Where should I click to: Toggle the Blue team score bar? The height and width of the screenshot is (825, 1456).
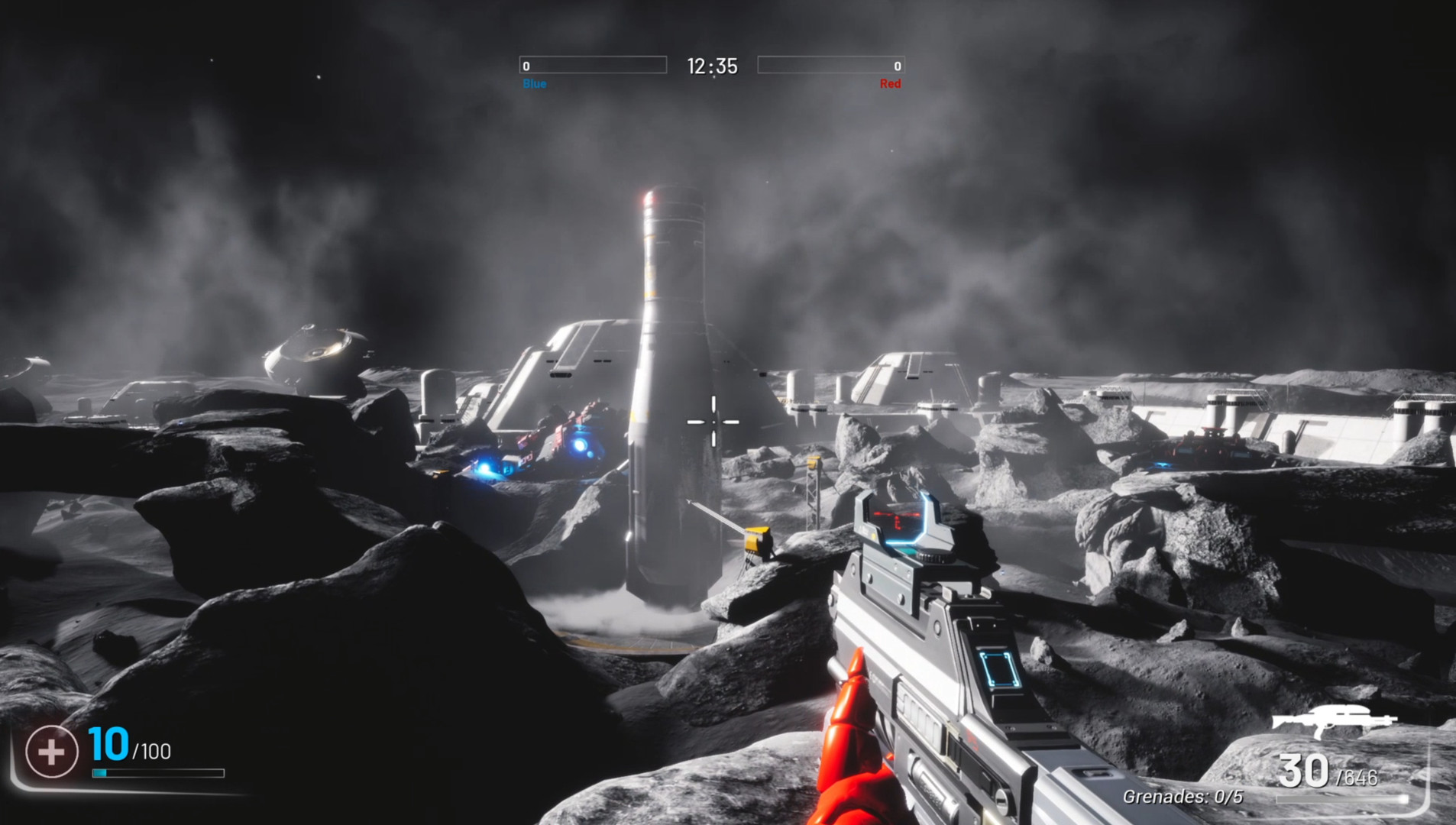click(x=594, y=66)
